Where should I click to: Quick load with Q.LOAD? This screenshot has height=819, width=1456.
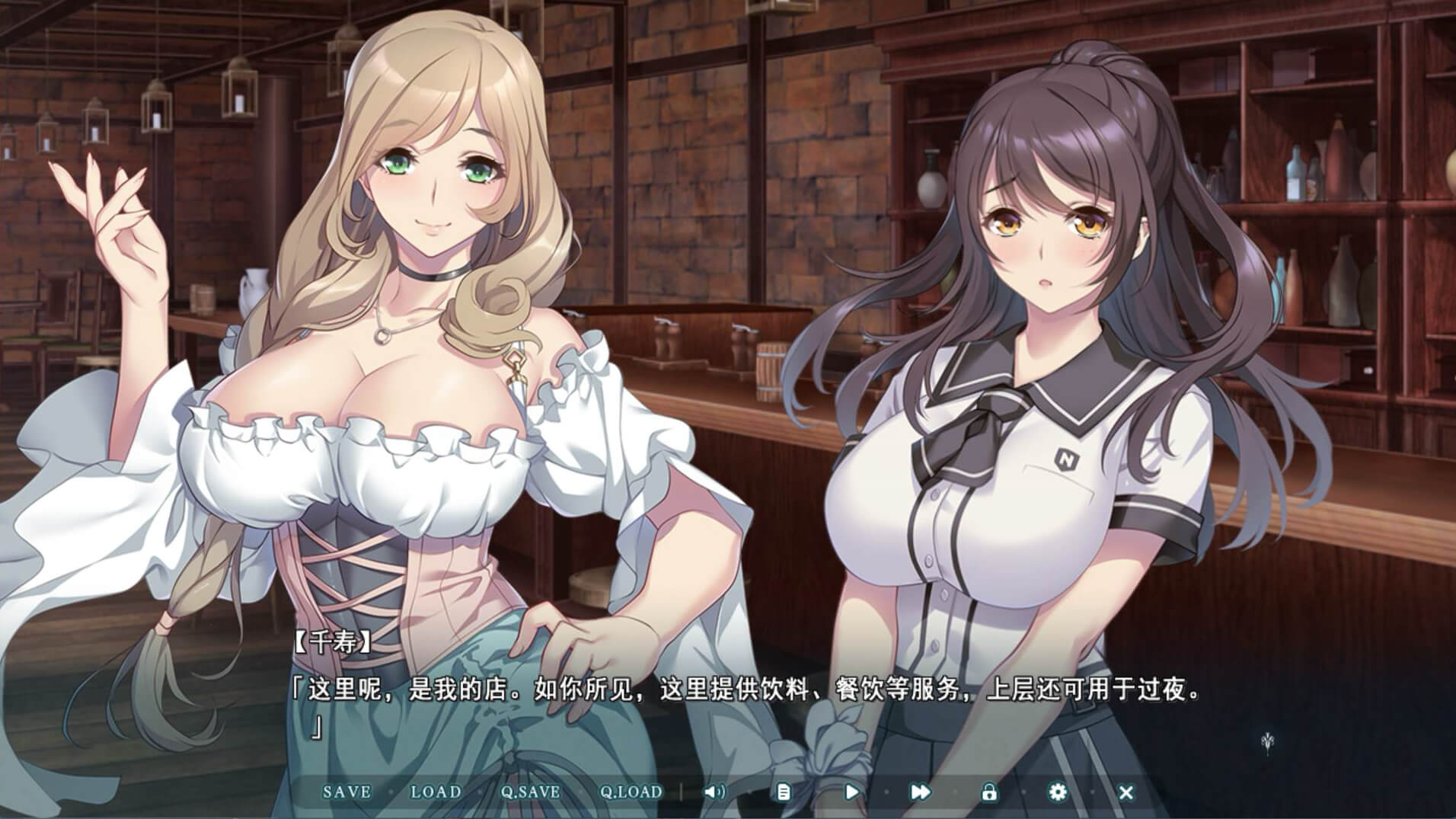[631, 792]
